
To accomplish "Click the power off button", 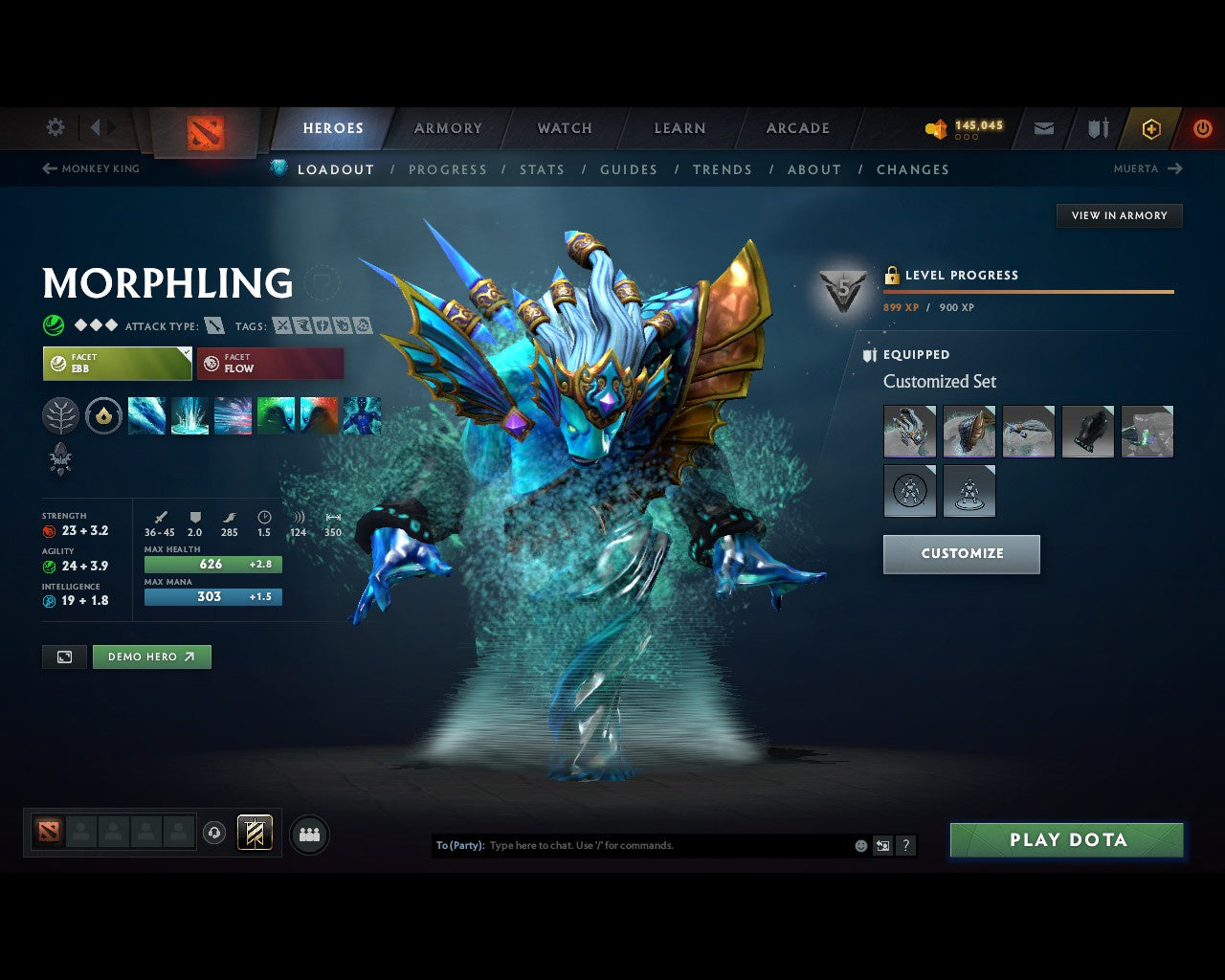I will coord(1203,128).
